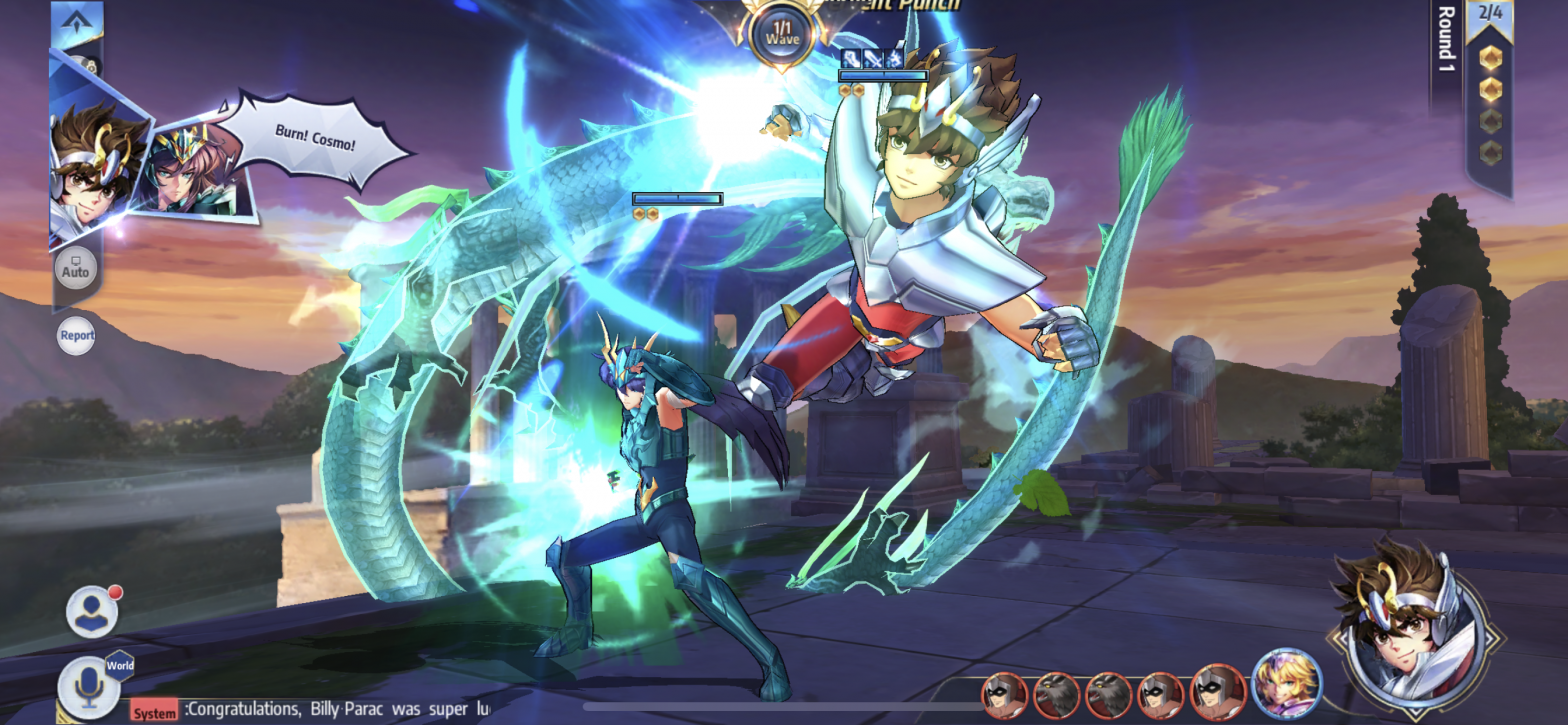Collapse the left panel with the arrow button
1568x725 pixels.
click(x=76, y=22)
